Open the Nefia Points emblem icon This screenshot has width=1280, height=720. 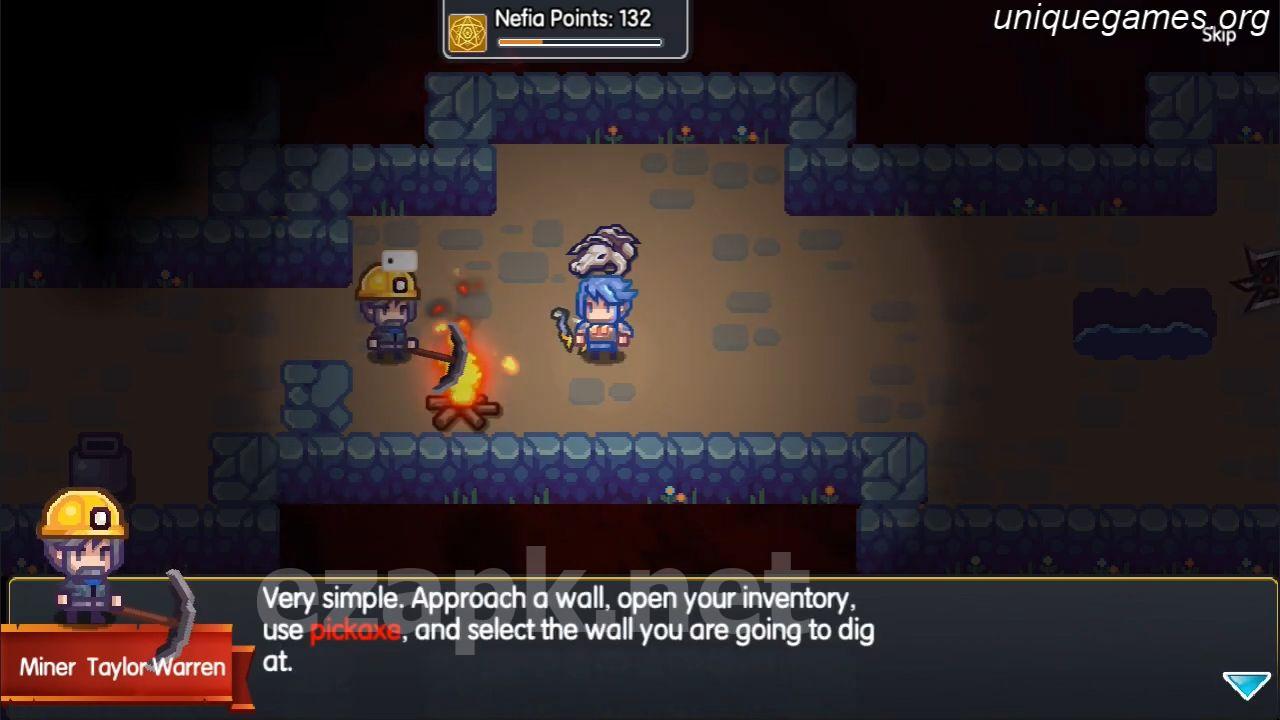point(467,33)
